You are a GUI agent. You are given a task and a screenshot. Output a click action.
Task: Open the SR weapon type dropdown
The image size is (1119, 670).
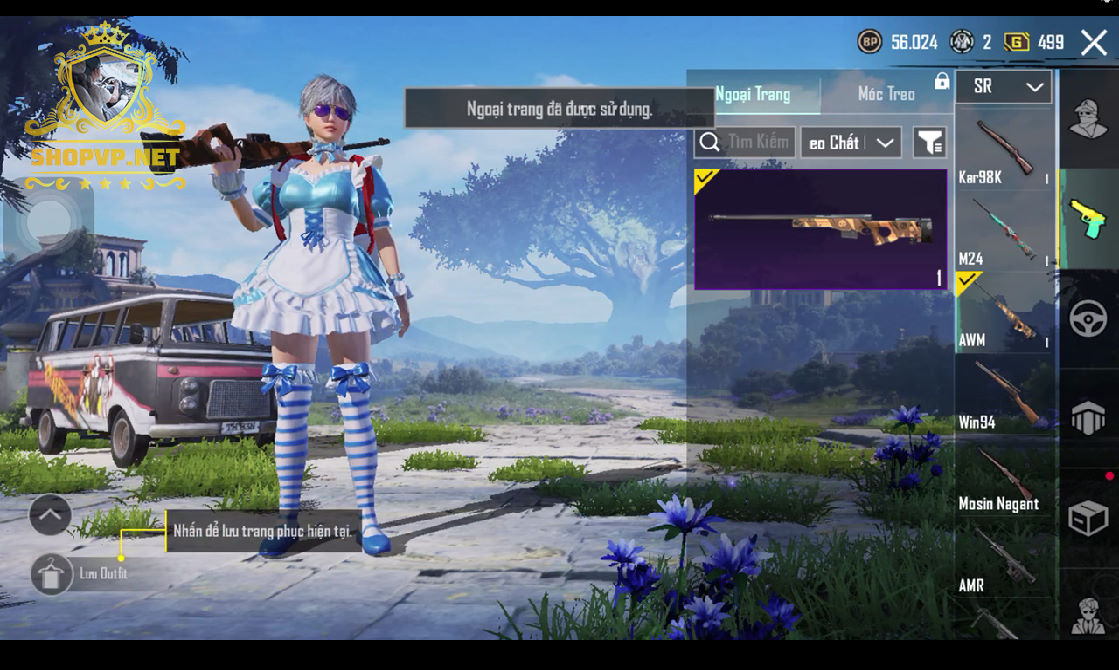pos(1004,87)
